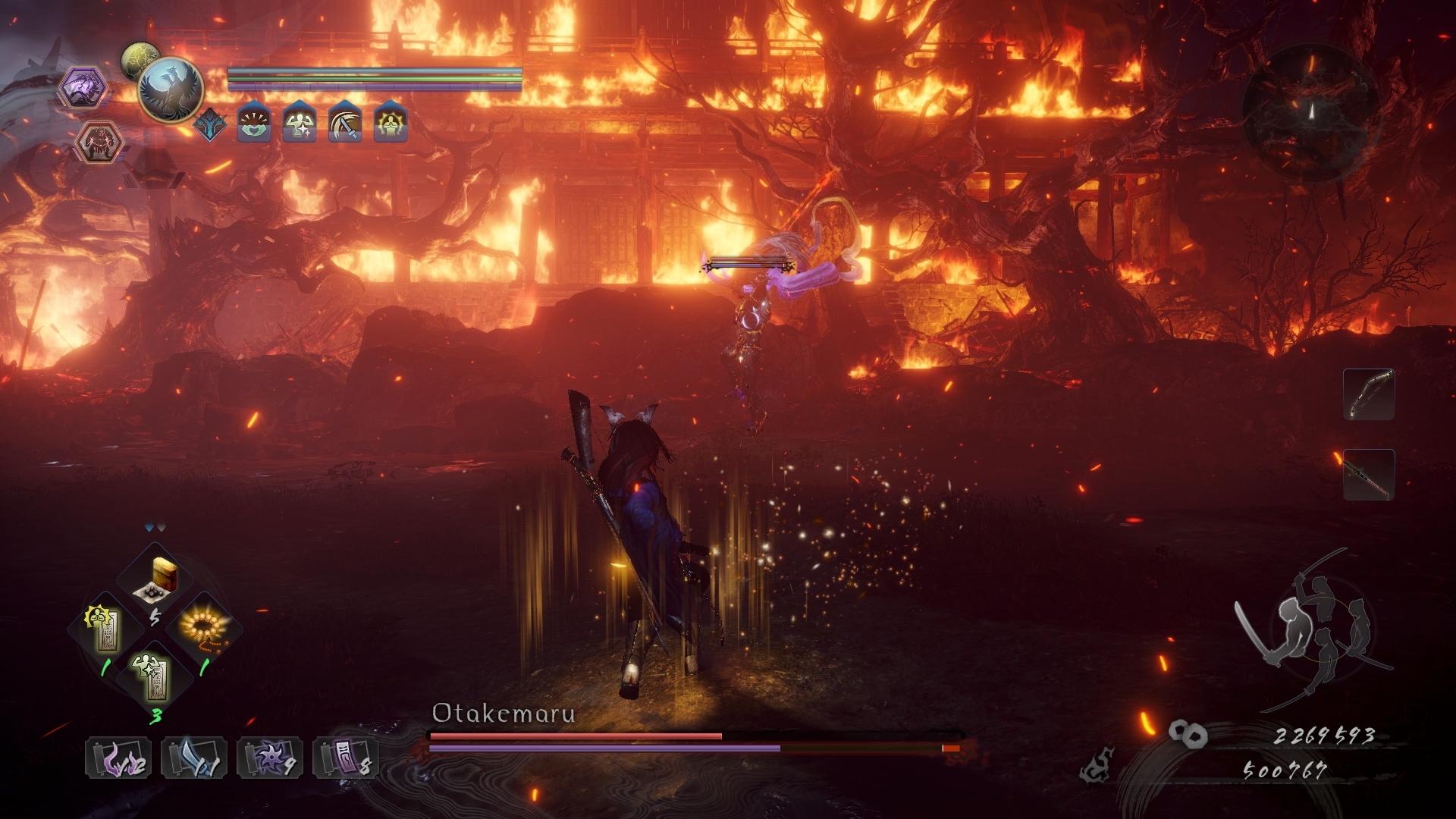Check the sword slash buff icon
This screenshot has width=1456, height=819.
[345, 124]
